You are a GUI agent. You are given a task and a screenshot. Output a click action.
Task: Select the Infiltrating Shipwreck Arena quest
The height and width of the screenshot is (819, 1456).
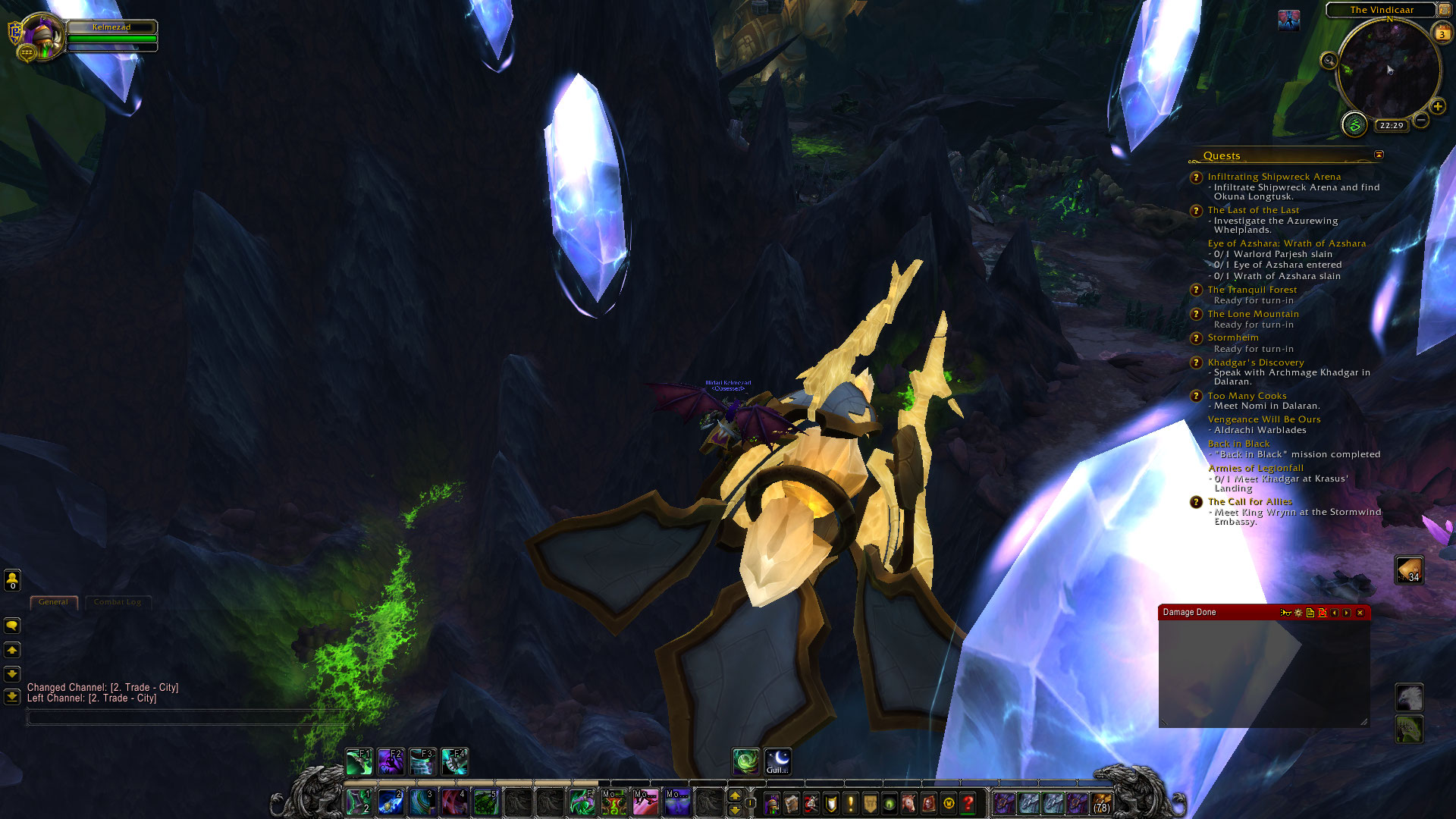pyautogui.click(x=1274, y=177)
